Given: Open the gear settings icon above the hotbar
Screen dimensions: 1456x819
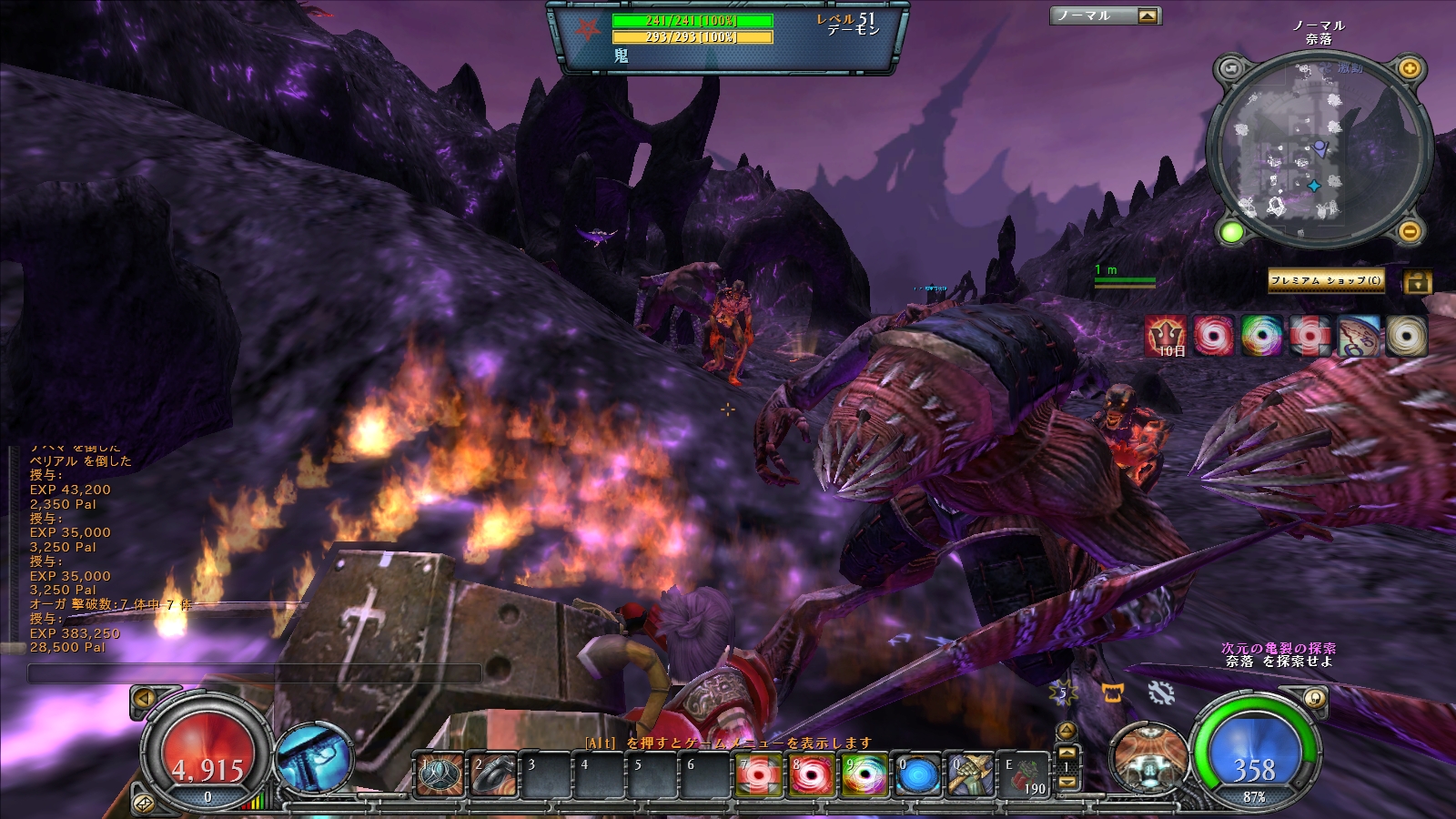Looking at the screenshot, I should (x=1160, y=693).
